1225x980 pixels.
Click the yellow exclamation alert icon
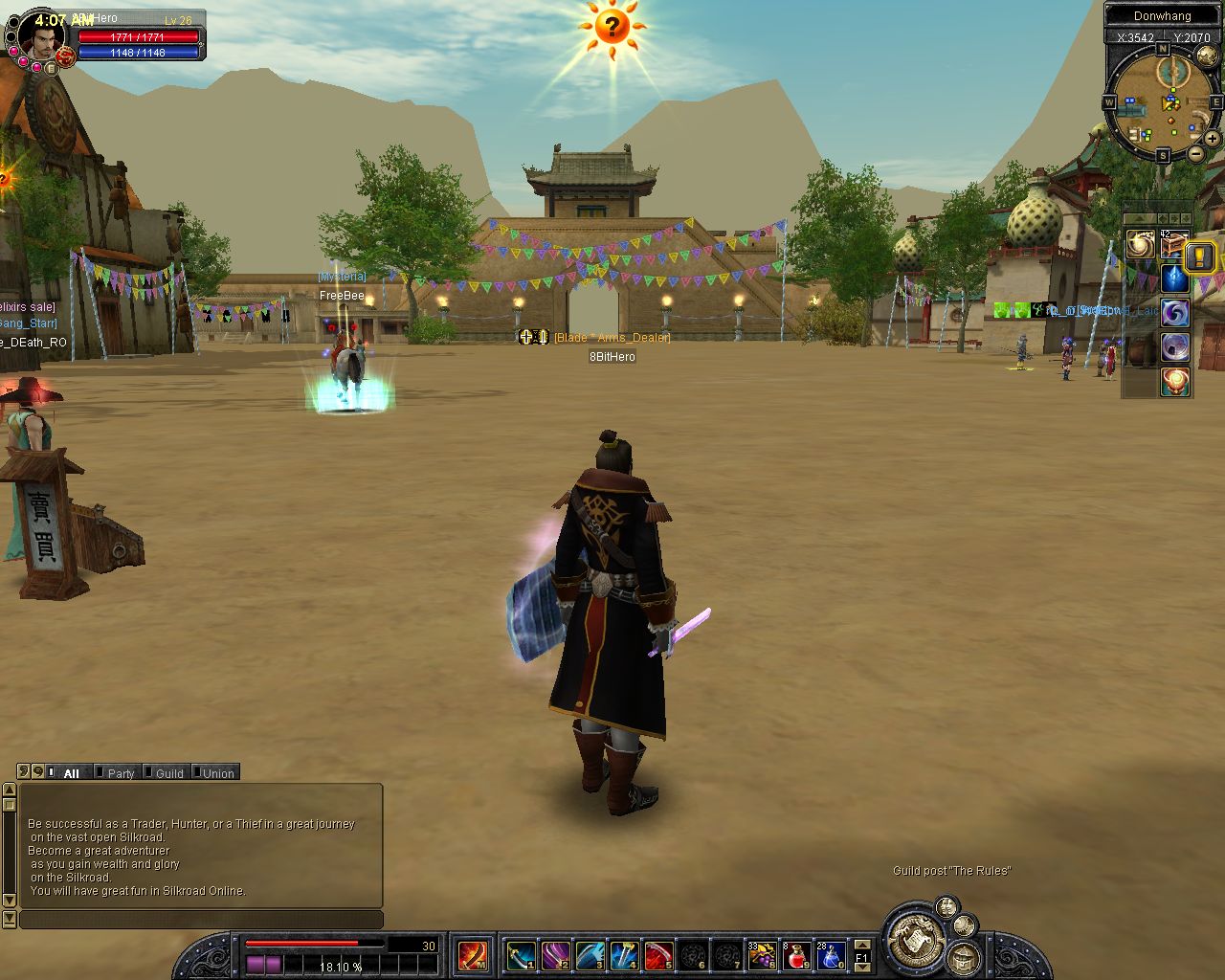tap(1200, 256)
